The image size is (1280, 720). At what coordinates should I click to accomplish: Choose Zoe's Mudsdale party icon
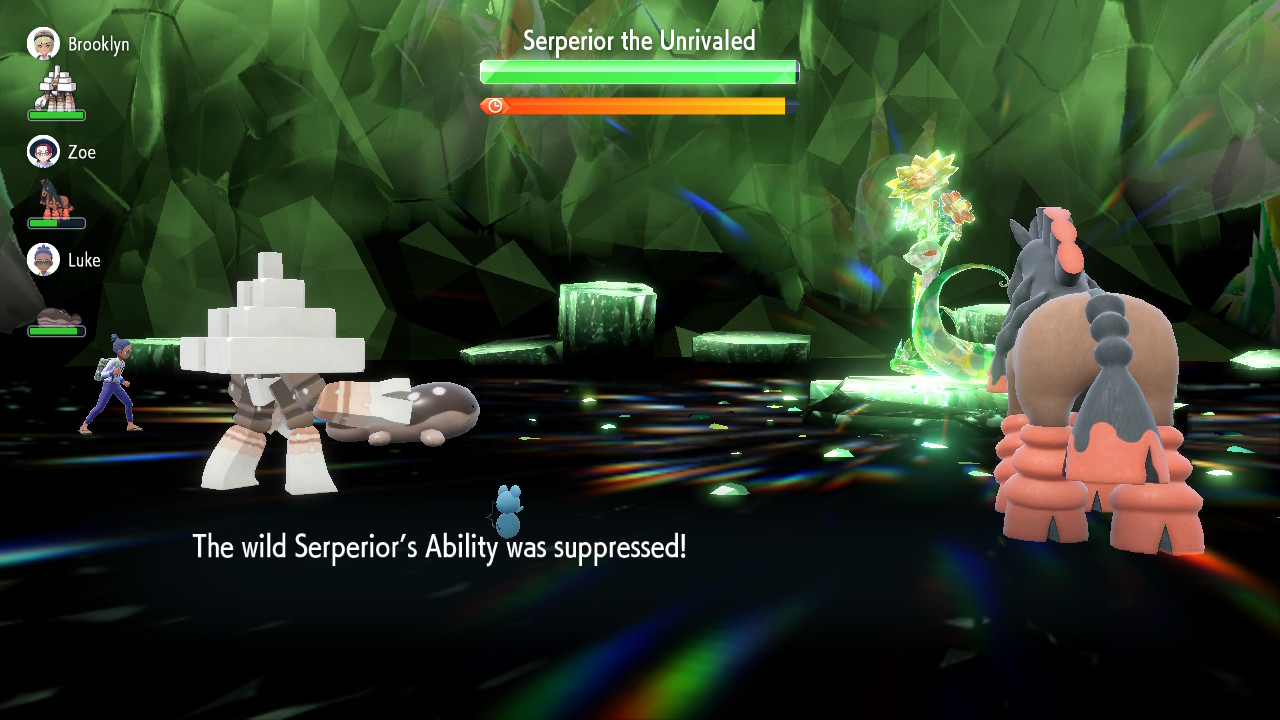coord(56,198)
